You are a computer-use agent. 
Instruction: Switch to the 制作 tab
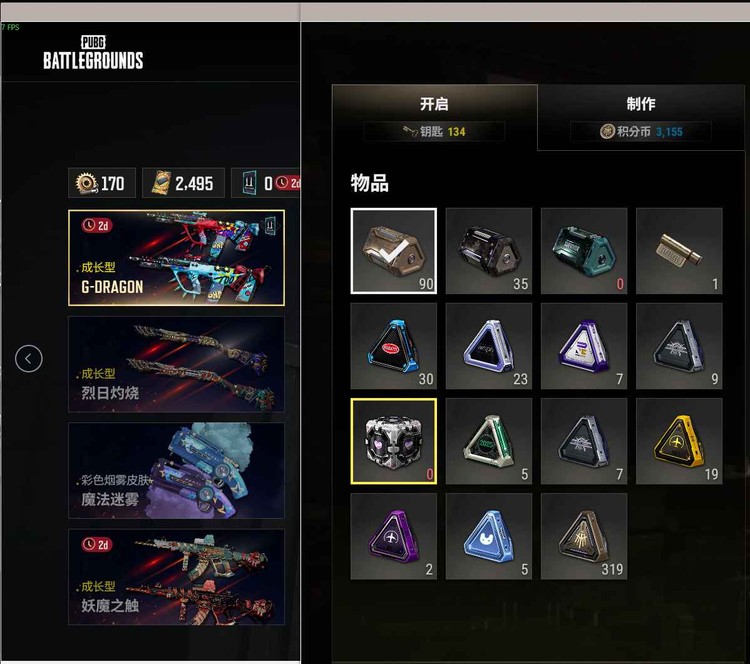(x=641, y=104)
